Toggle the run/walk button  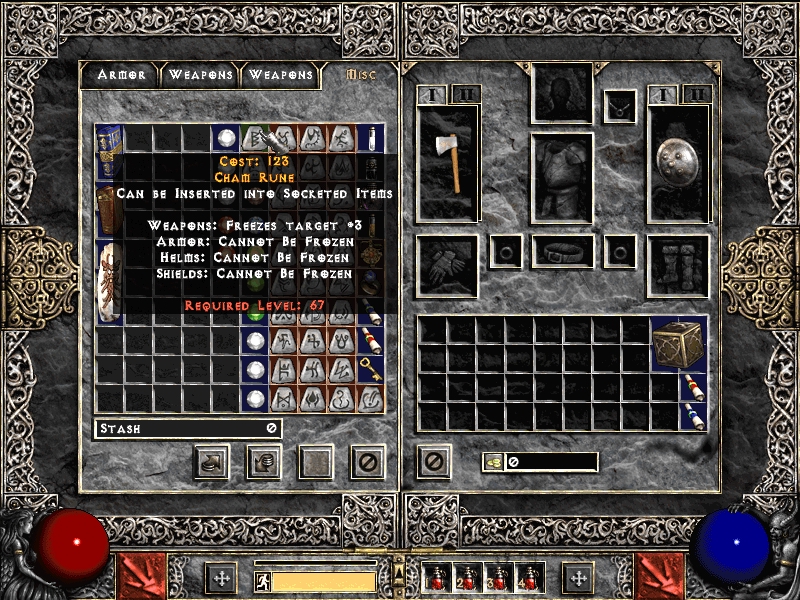click(262, 580)
